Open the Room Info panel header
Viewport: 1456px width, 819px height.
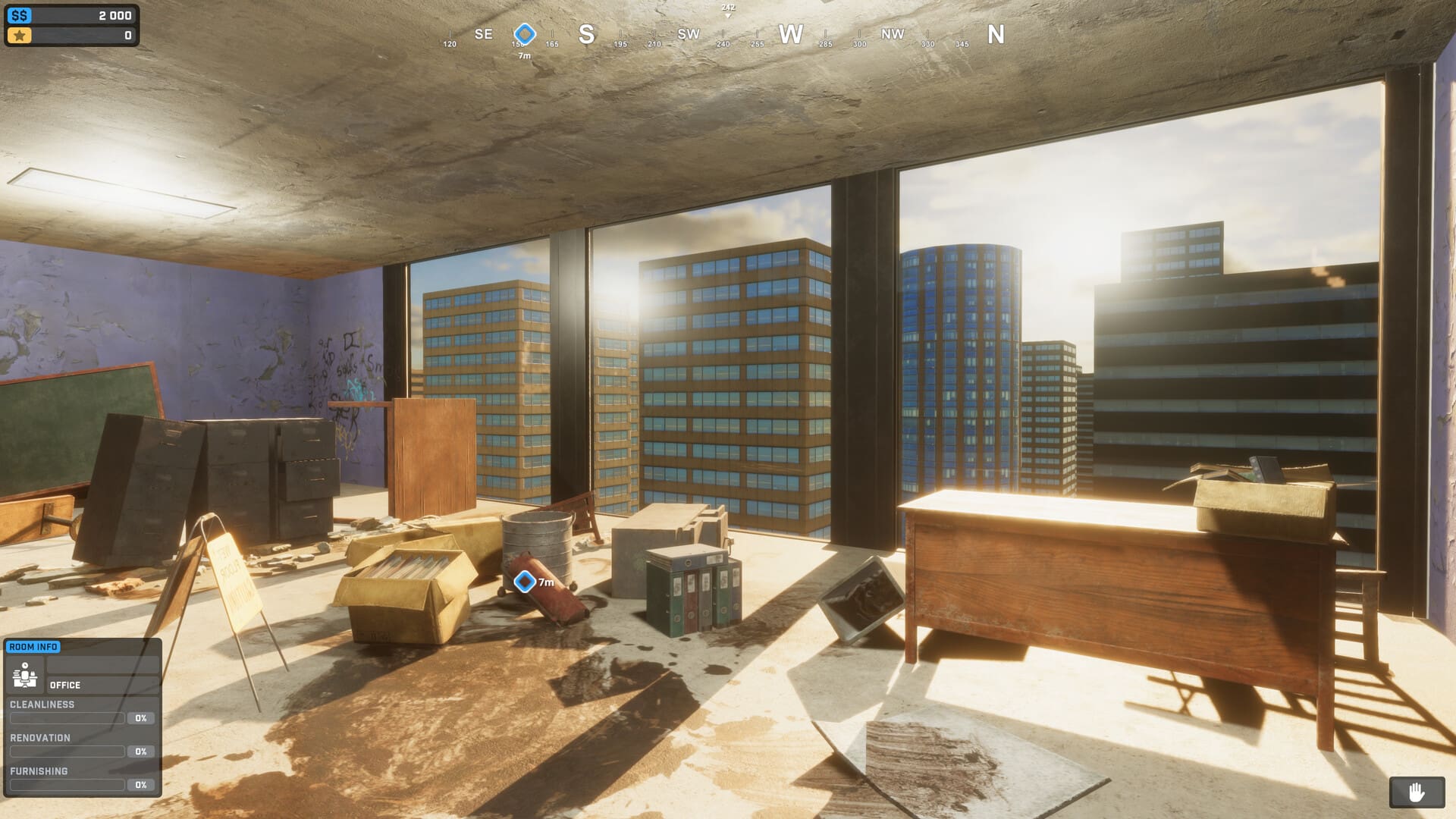pyautogui.click(x=33, y=647)
